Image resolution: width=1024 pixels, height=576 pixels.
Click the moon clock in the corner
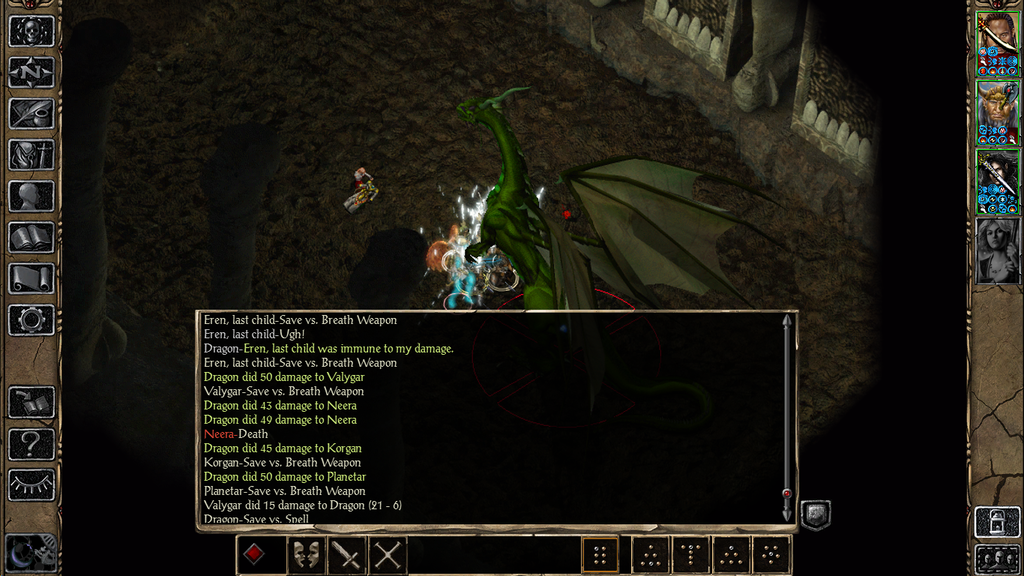[x=24, y=554]
